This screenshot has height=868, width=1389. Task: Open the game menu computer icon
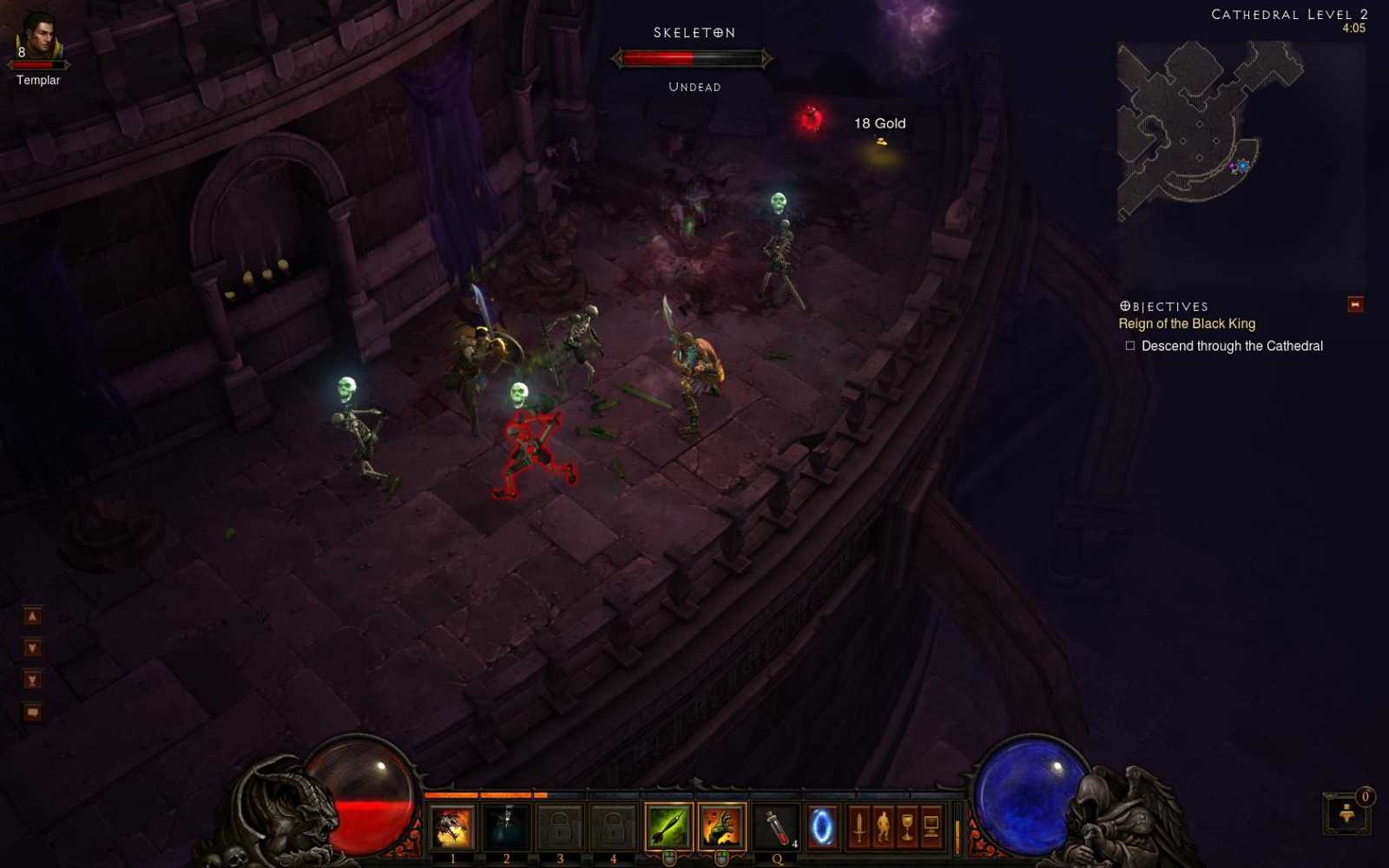(x=931, y=827)
